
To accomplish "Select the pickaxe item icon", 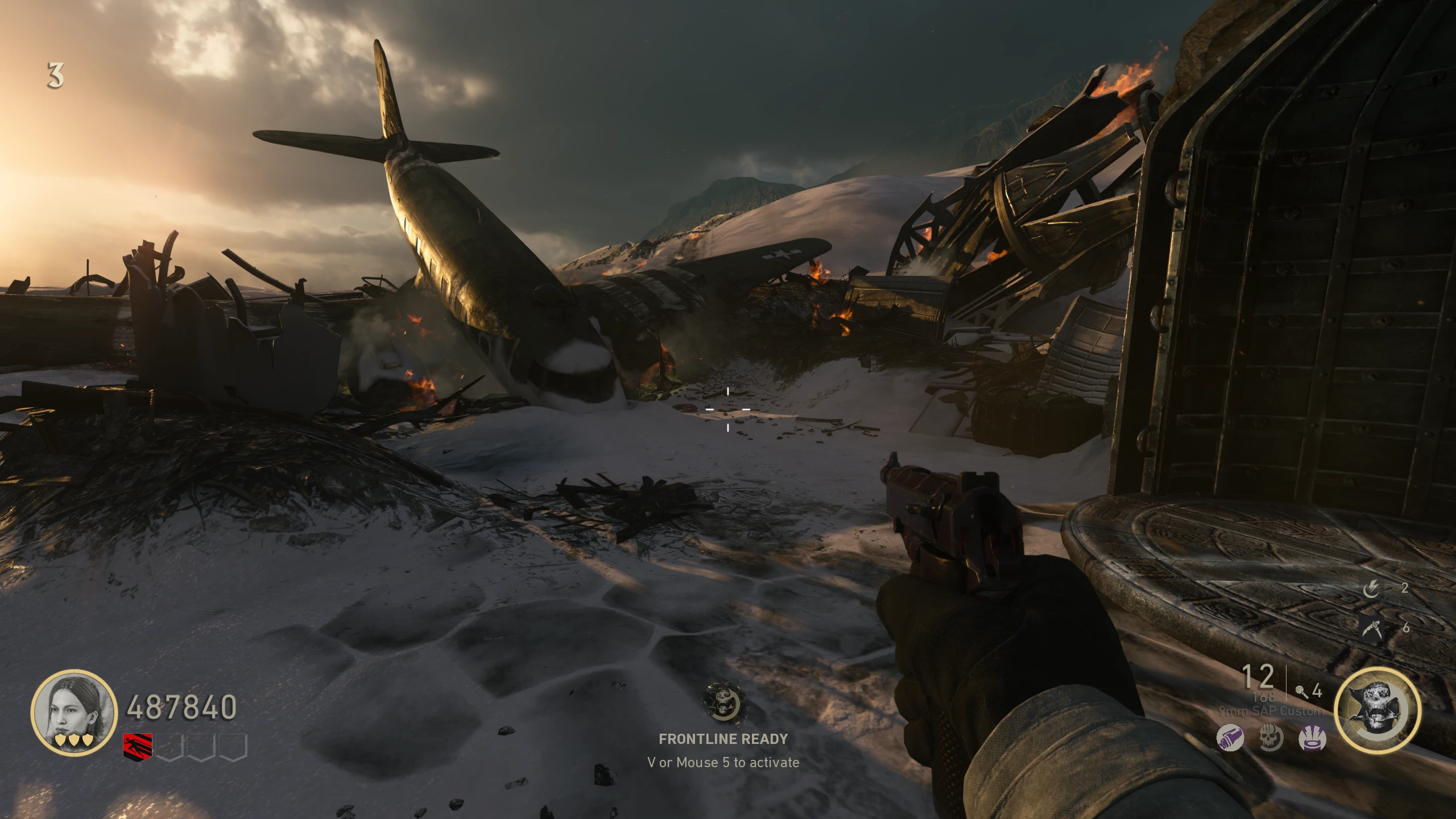I will coord(1371,627).
